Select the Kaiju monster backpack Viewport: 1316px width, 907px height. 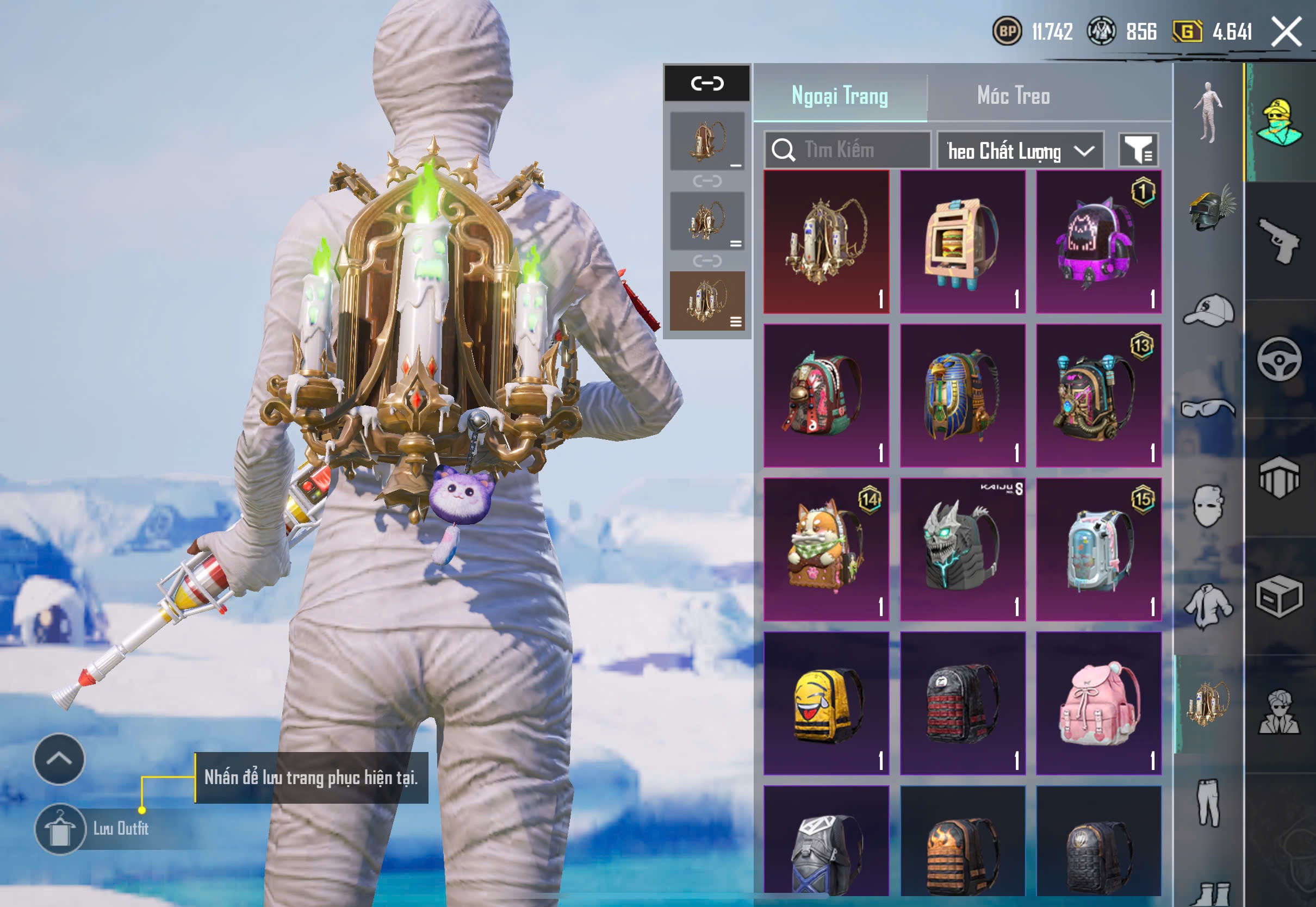[x=963, y=550]
